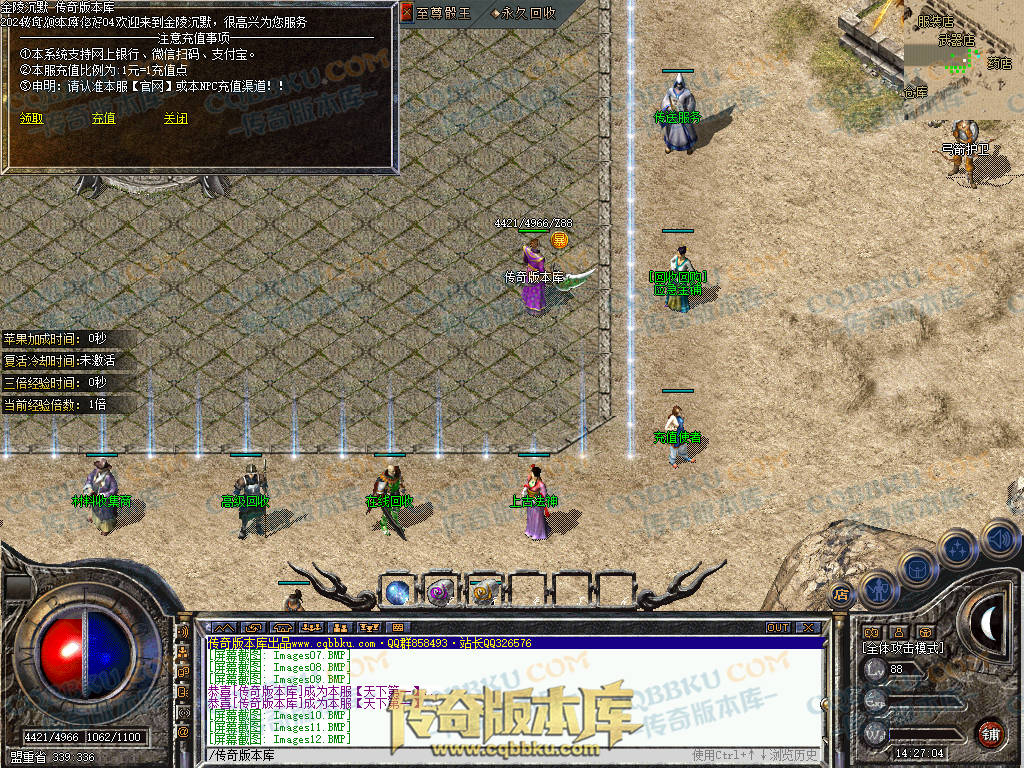Click the 领取 (claim) link

pos(31,118)
